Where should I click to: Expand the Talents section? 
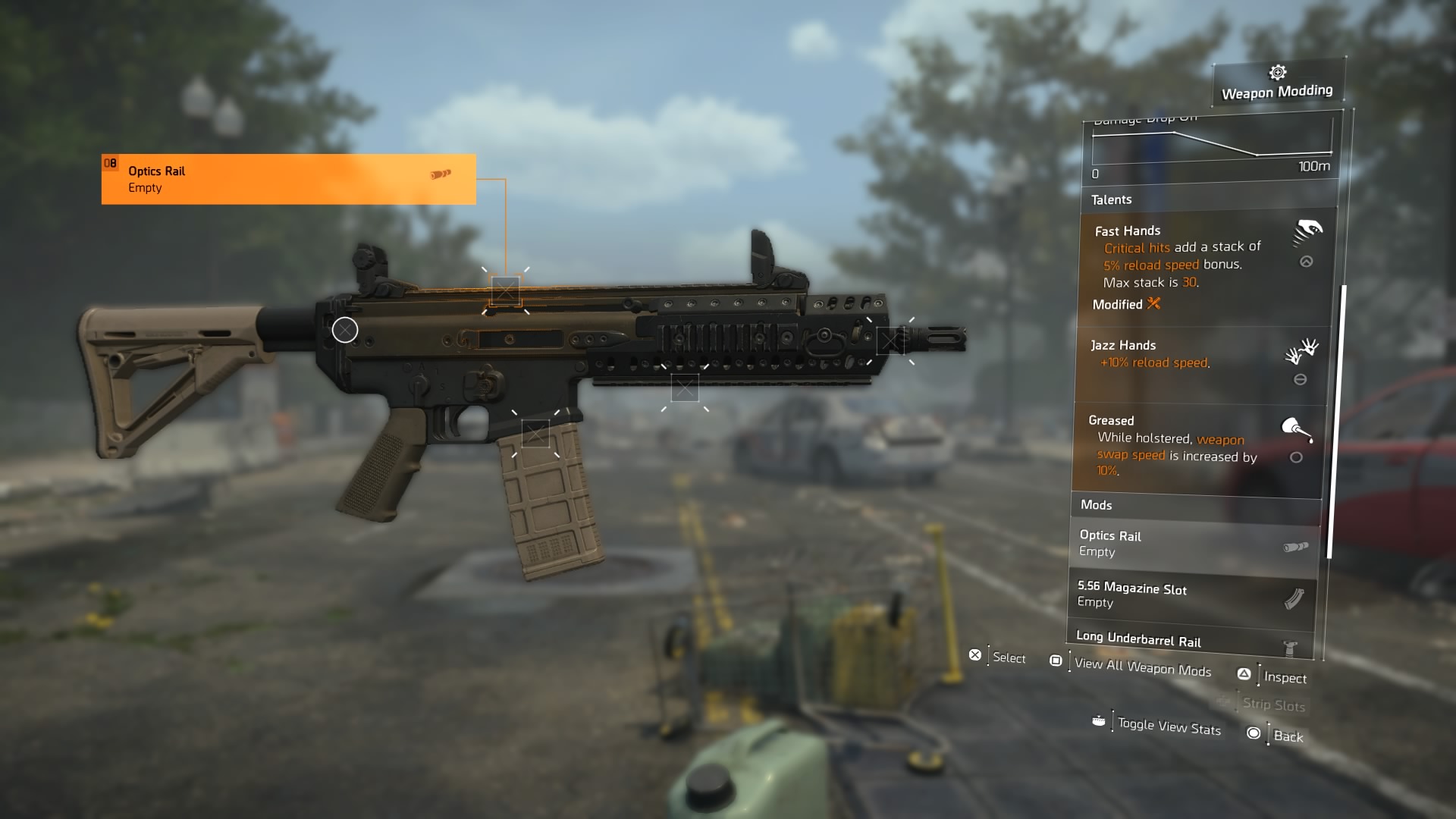tap(1112, 199)
